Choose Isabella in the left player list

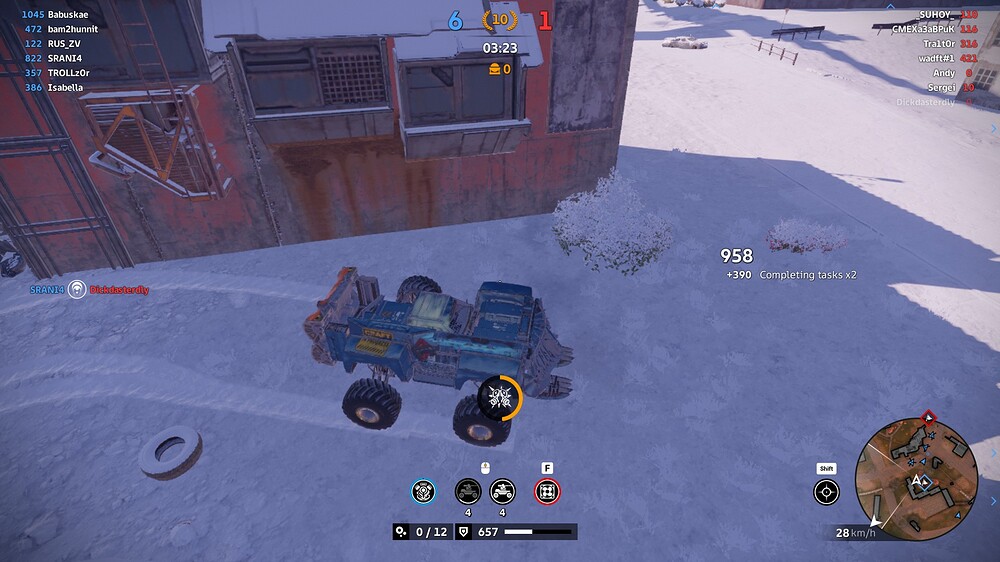(66, 88)
